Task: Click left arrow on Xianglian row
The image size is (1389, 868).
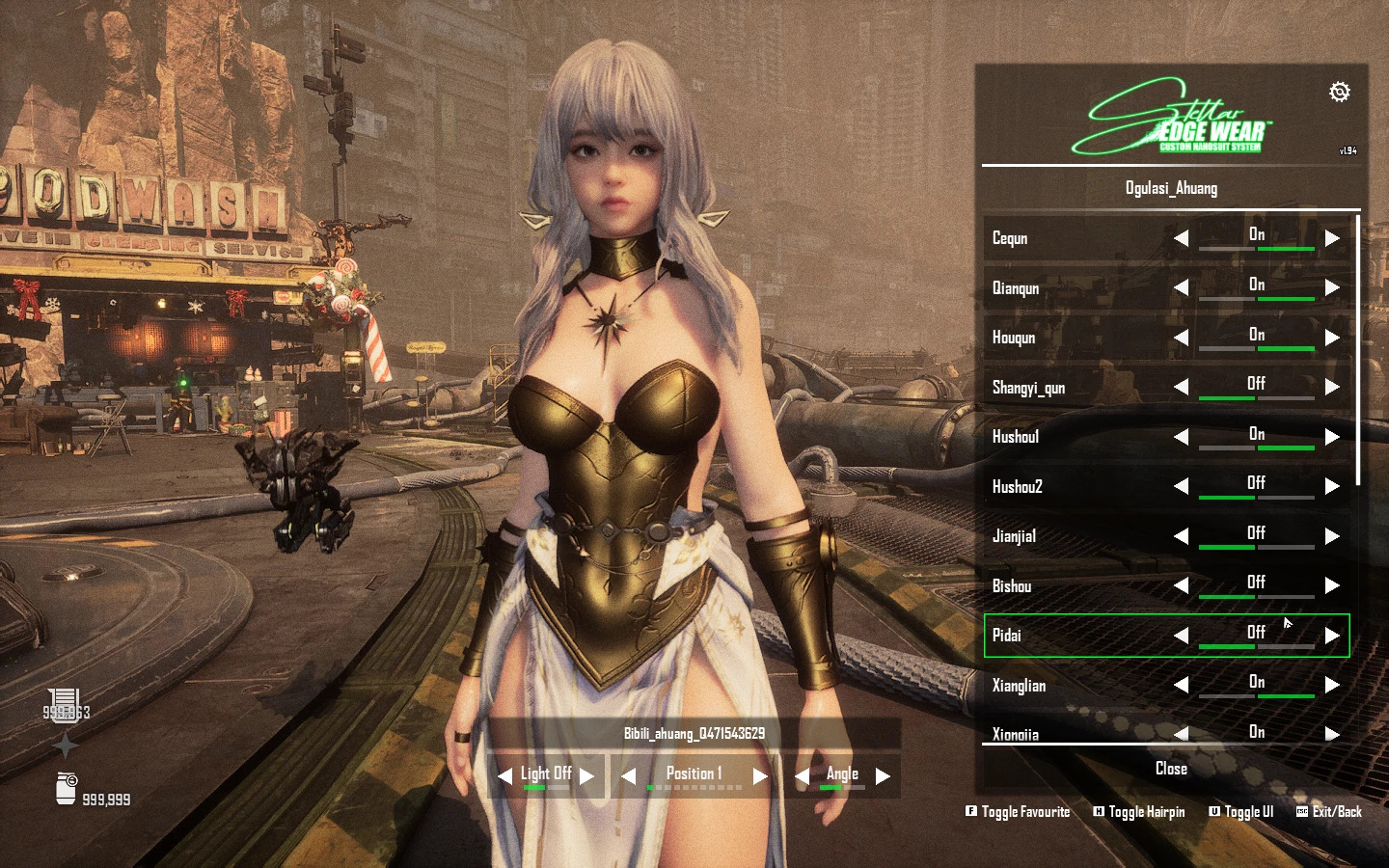Action: pyautogui.click(x=1181, y=685)
